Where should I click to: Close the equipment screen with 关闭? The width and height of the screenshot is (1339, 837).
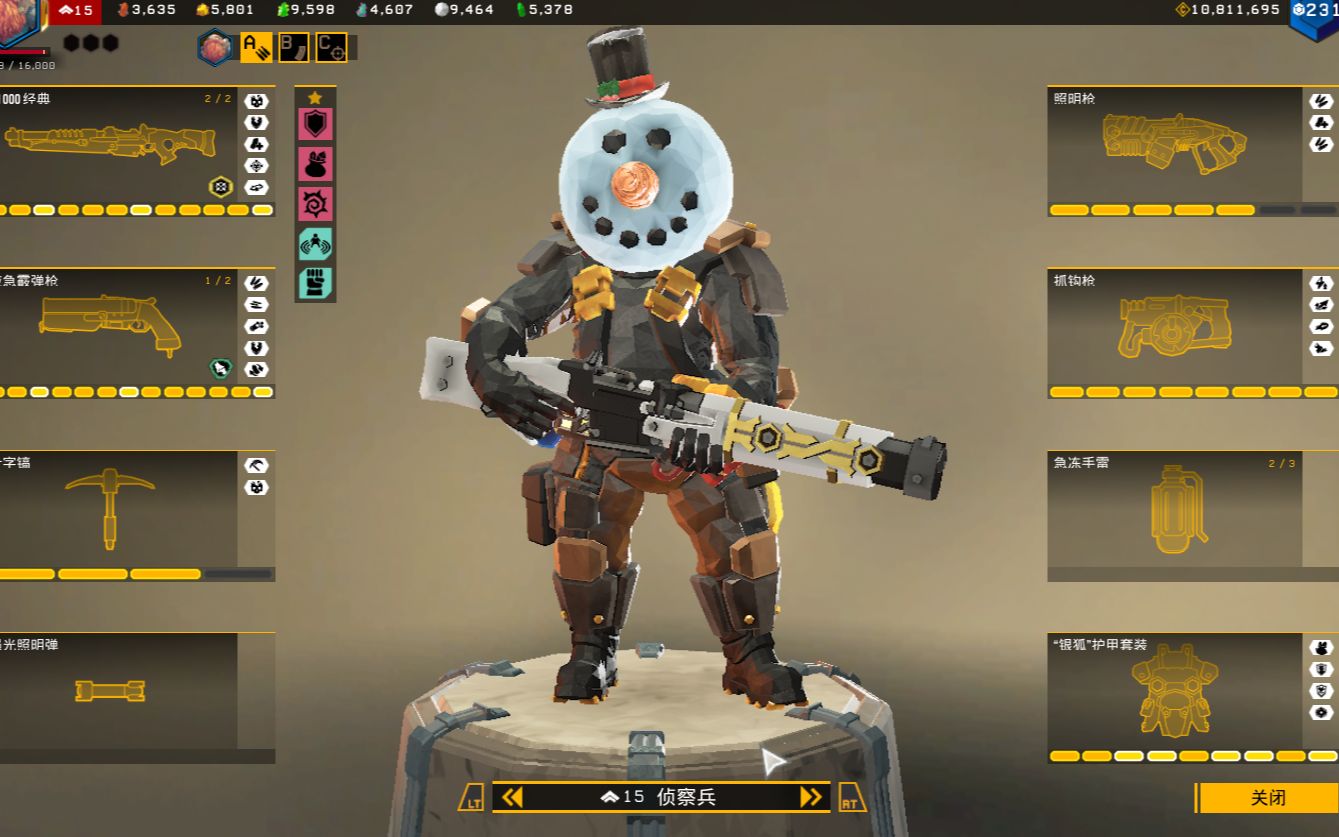pyautogui.click(x=1267, y=798)
